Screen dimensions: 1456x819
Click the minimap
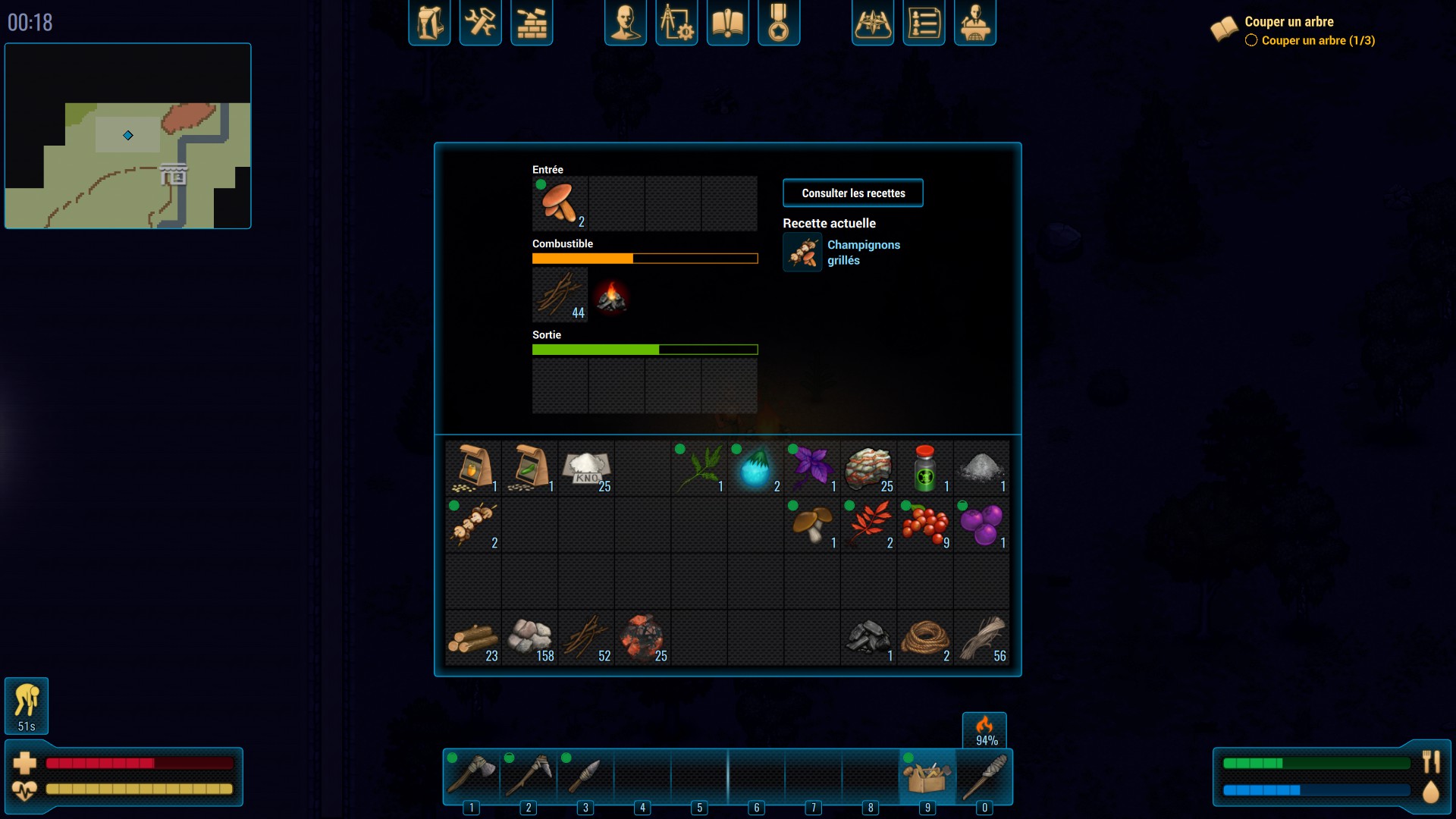point(127,136)
